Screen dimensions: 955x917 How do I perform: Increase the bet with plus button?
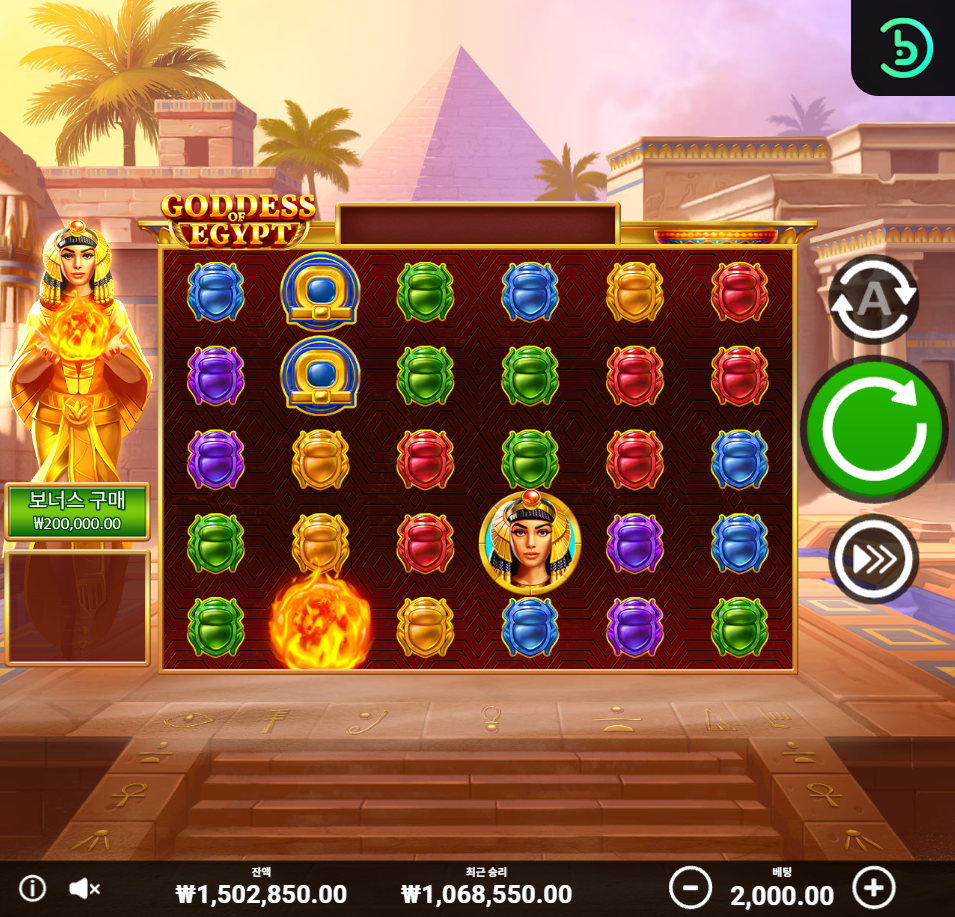[873, 887]
